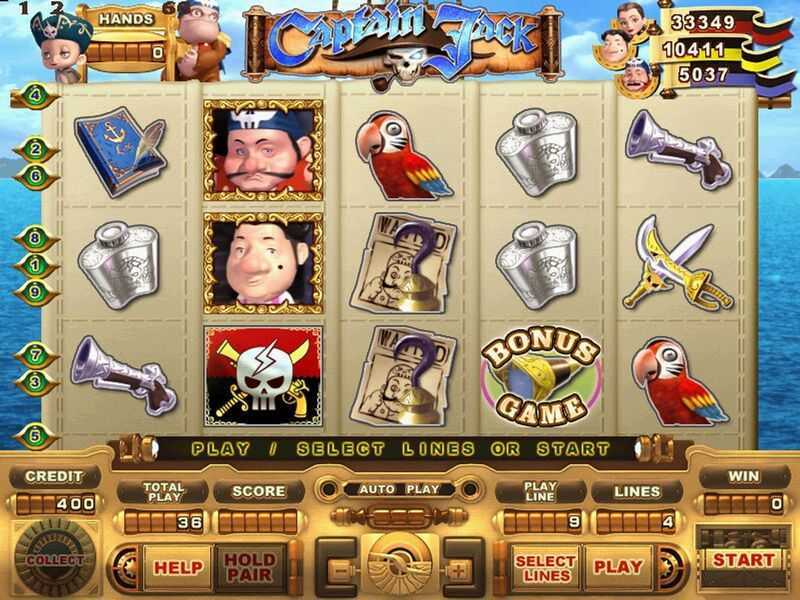Collect your credits with the COLLECT dial
This screenshot has height=600, width=800.
[54, 560]
